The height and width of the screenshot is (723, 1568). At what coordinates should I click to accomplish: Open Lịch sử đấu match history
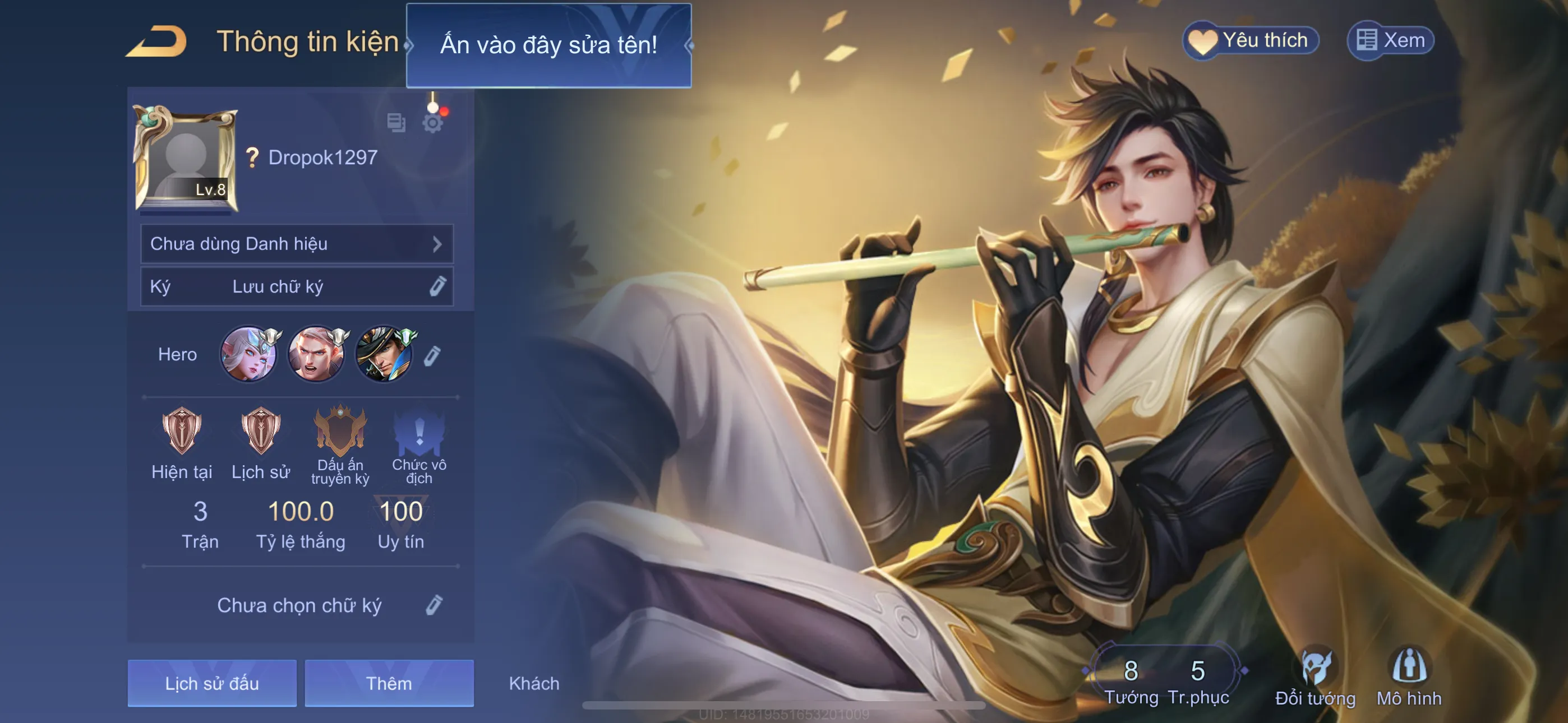click(212, 683)
